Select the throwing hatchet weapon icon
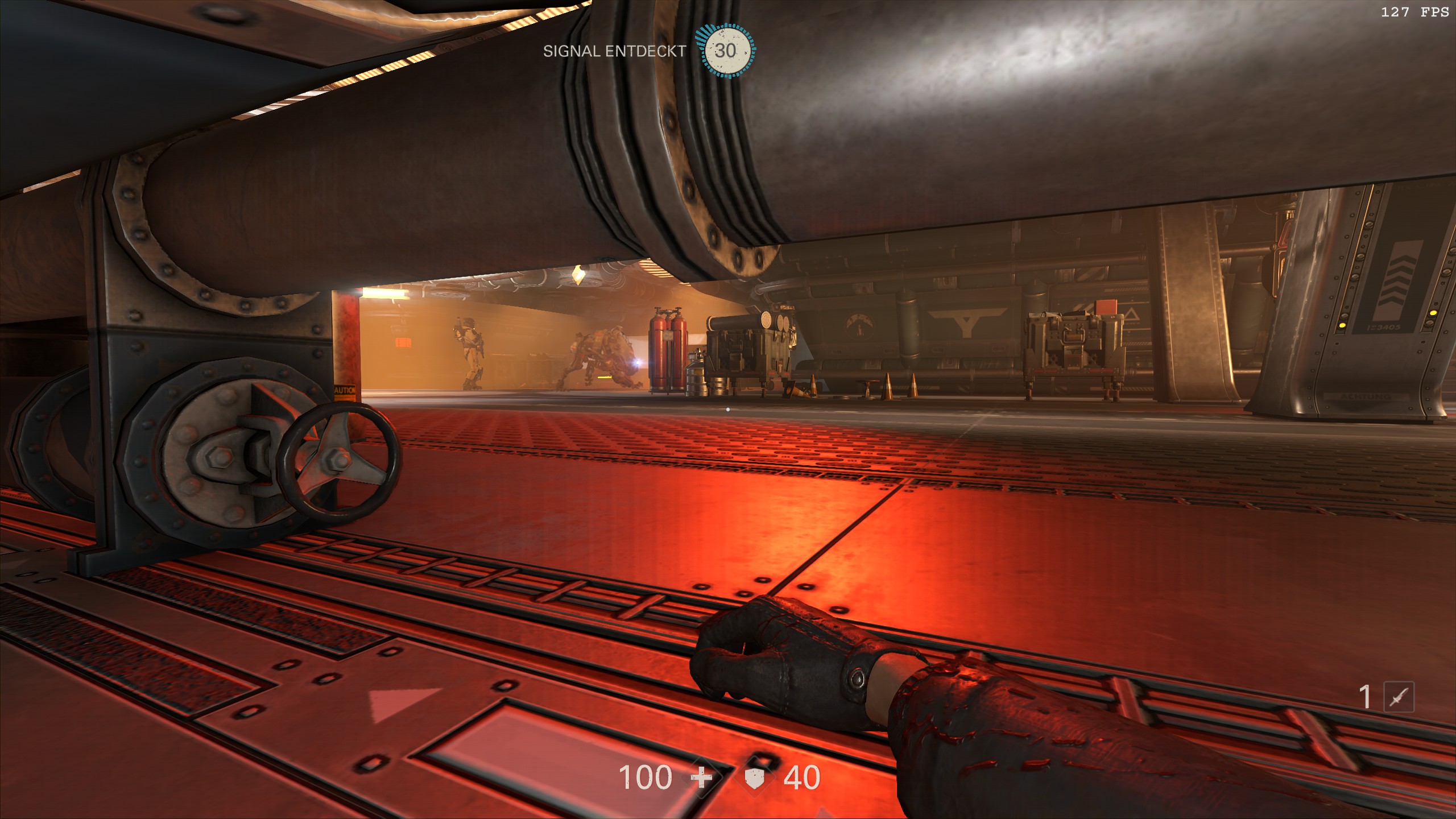The height and width of the screenshot is (819, 1456). pos(1398,697)
